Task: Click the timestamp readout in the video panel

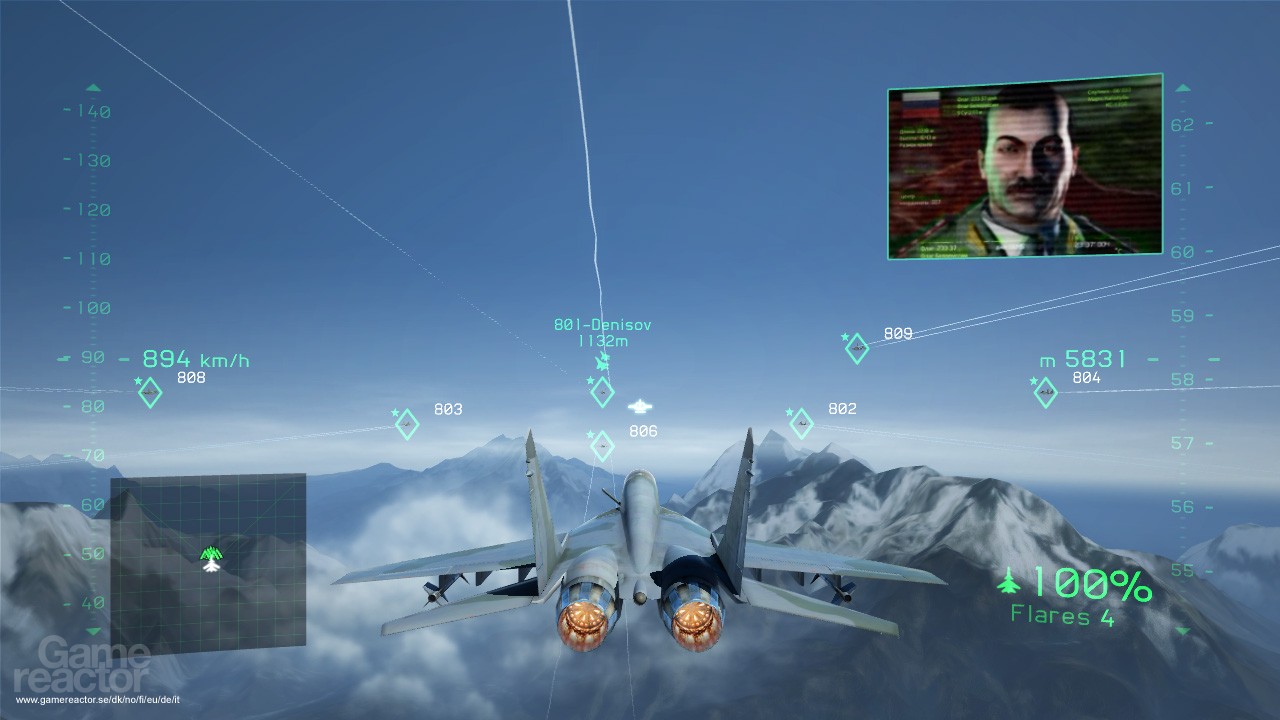Action: tap(1095, 243)
